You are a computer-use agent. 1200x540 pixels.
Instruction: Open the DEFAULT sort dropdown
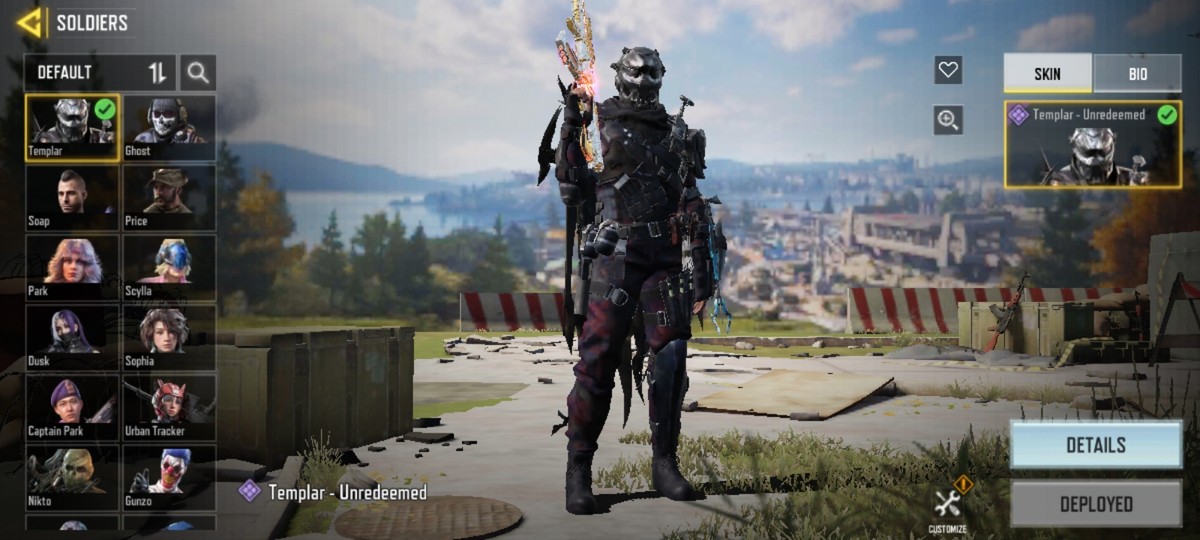point(100,72)
